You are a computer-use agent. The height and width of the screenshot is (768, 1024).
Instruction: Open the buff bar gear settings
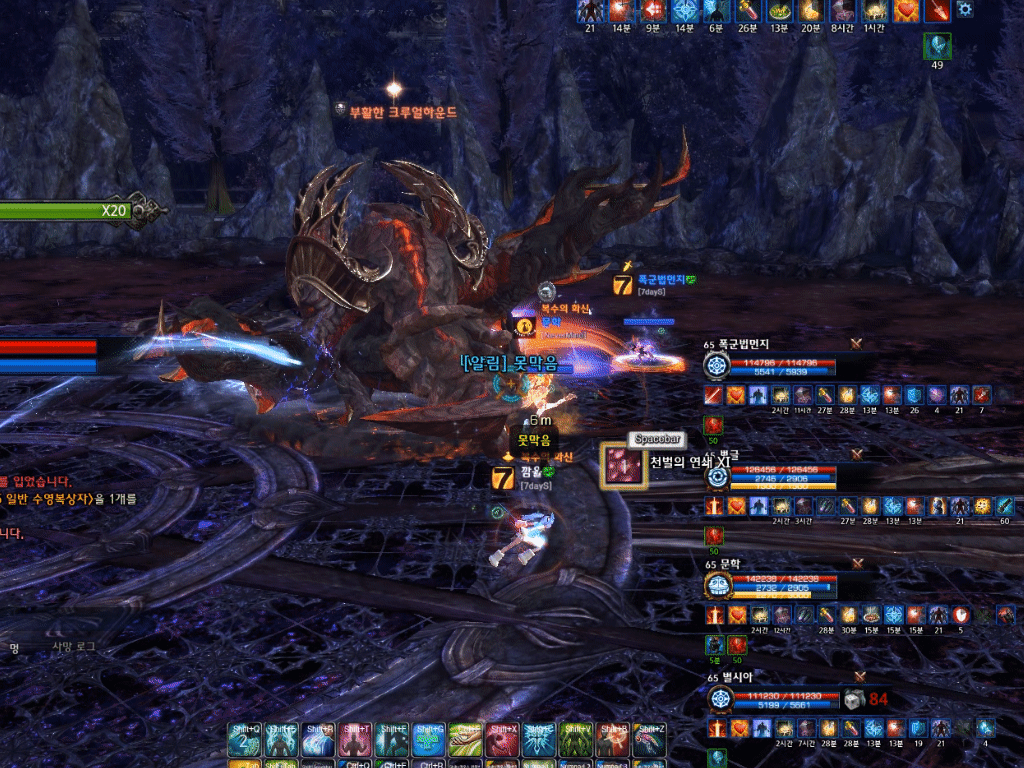965,10
